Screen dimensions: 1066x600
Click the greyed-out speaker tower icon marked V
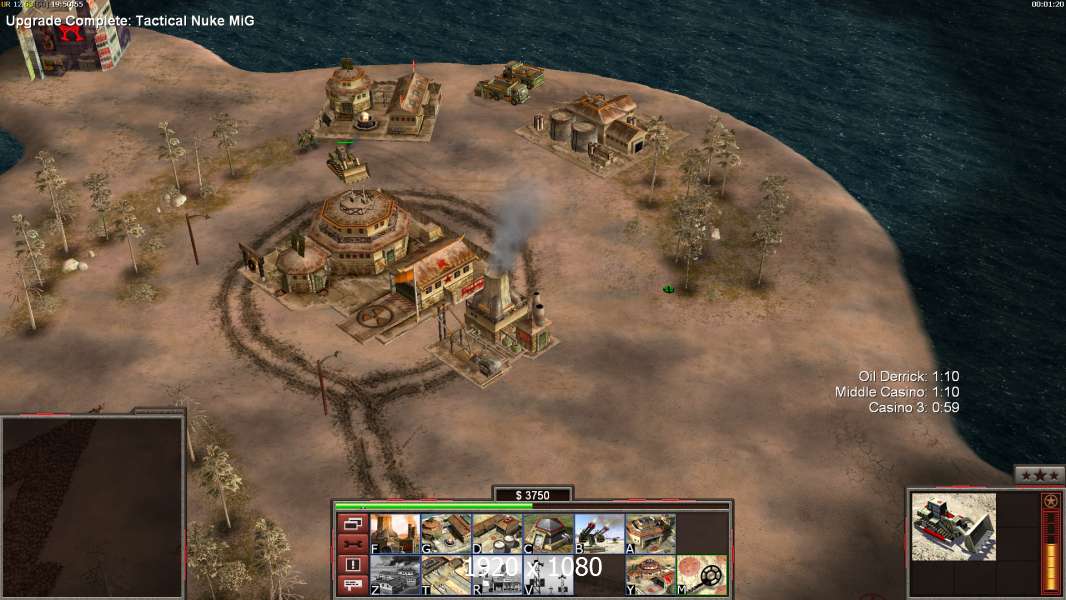coord(548,575)
